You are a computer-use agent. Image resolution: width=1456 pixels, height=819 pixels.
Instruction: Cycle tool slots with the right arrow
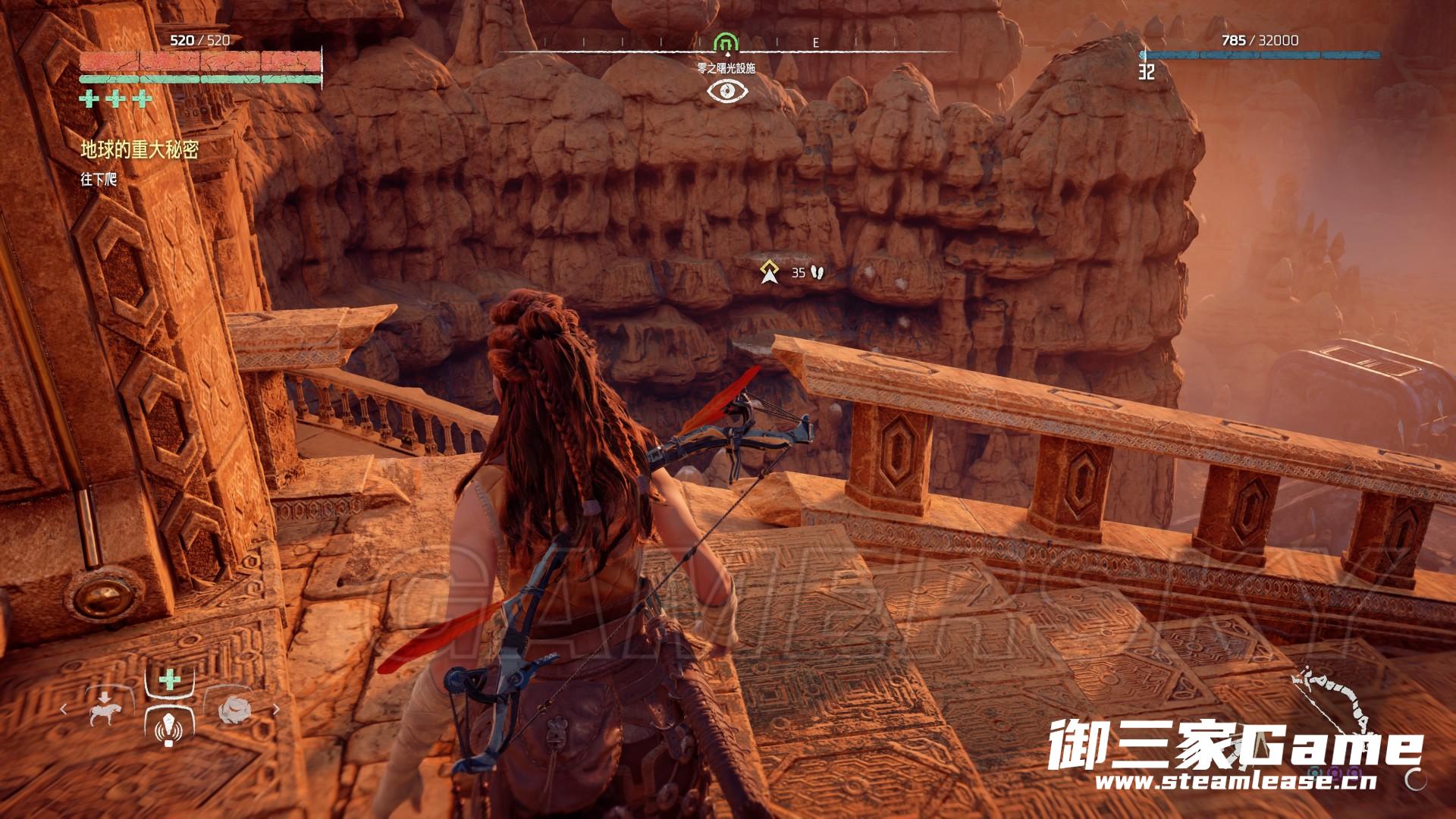[x=275, y=710]
